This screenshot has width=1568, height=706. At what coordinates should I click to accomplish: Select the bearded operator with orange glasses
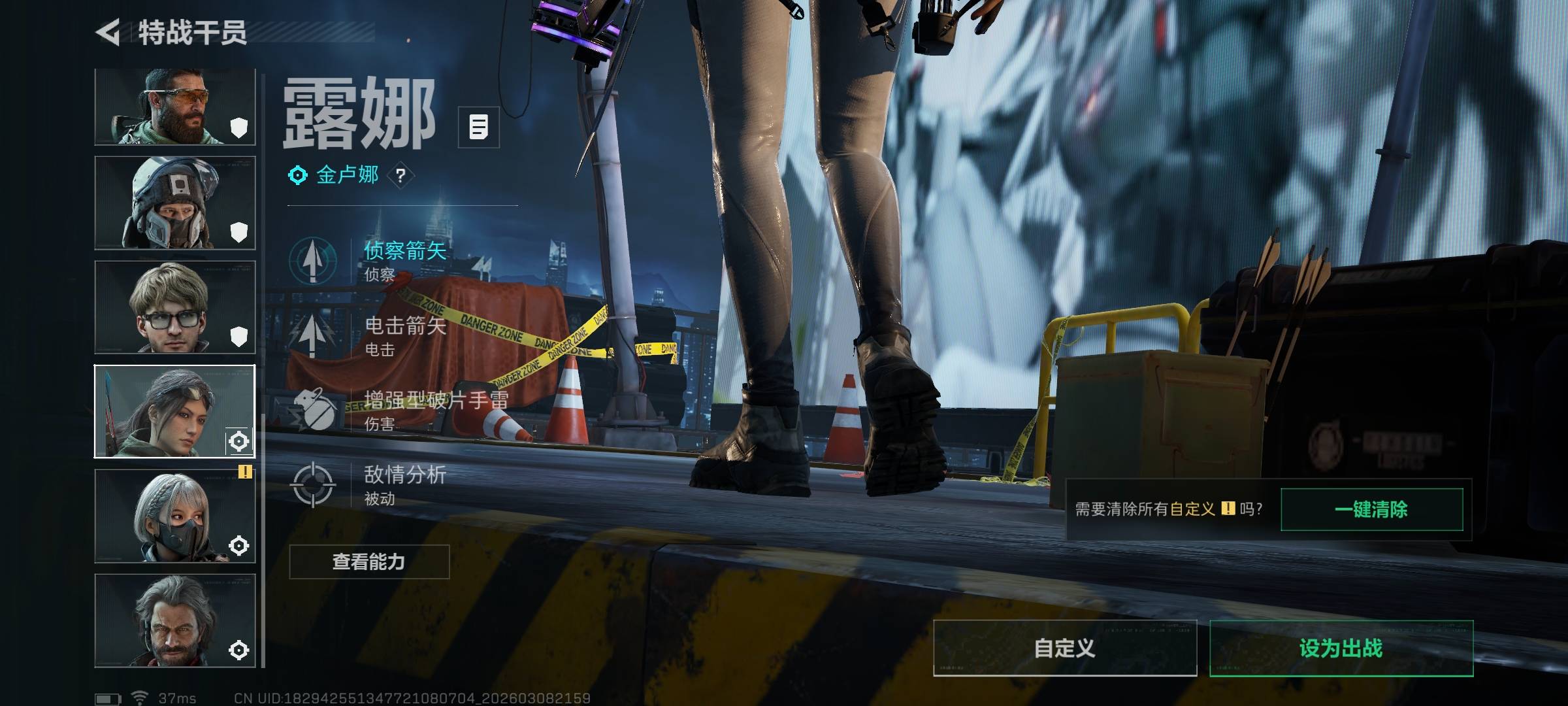tap(174, 107)
